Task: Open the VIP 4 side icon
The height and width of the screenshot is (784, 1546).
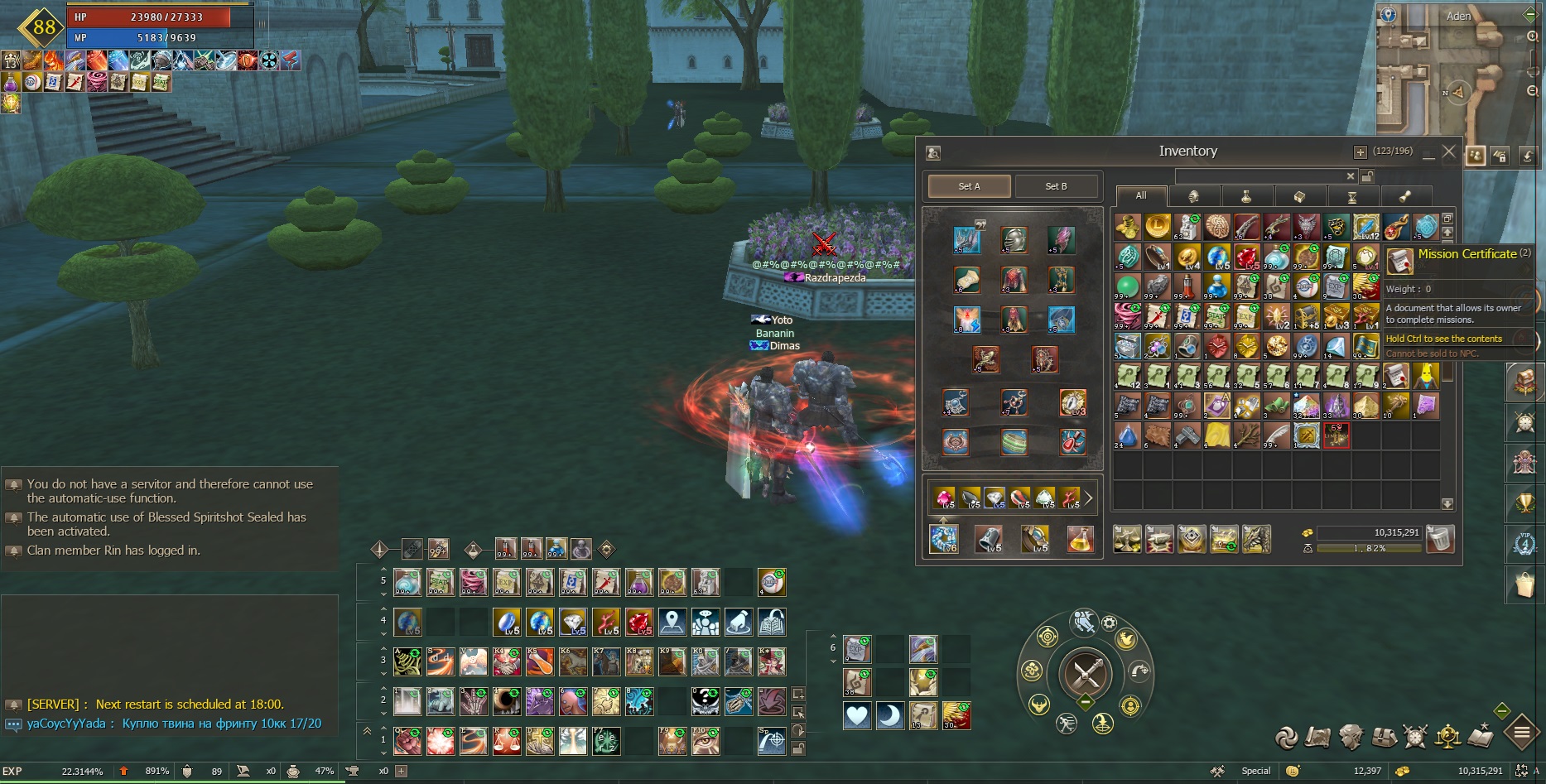Action: pos(1524,543)
